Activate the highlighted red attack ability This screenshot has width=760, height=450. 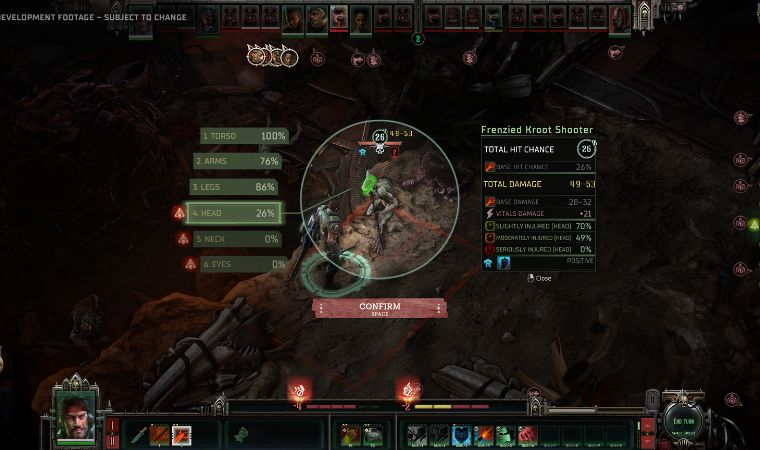[x=182, y=434]
